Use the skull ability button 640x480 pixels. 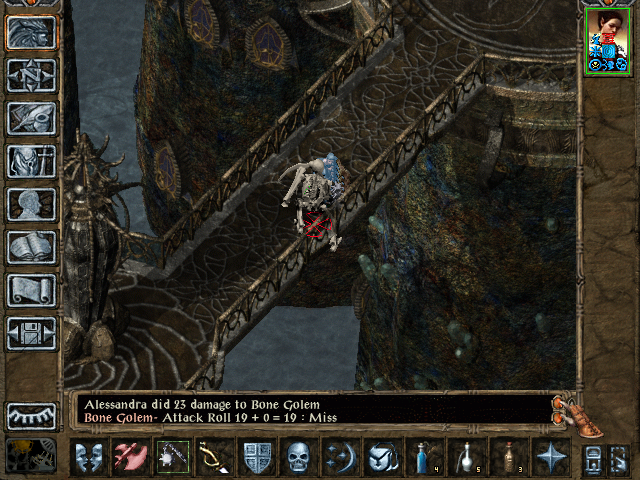(301, 457)
